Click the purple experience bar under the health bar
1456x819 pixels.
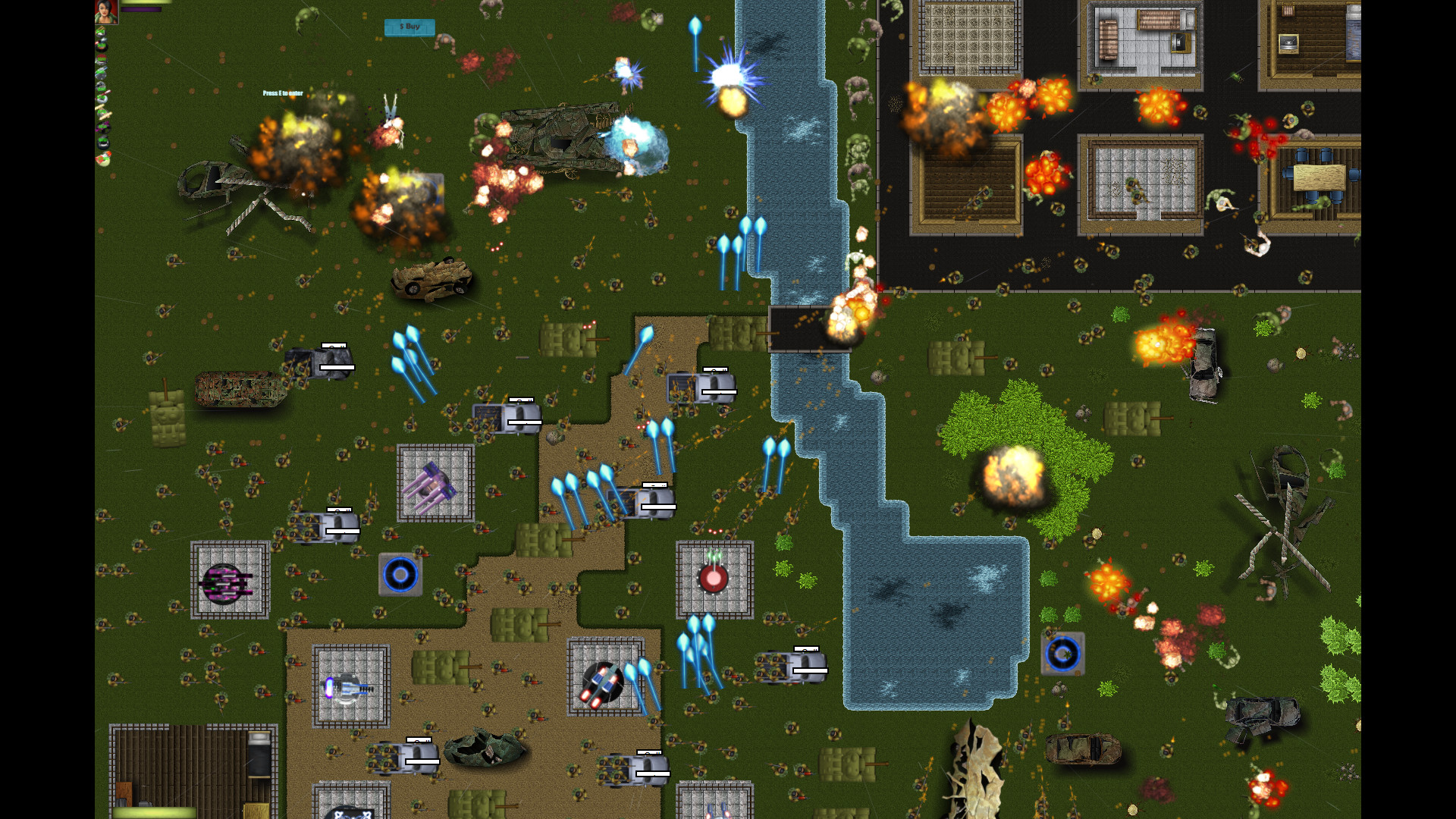click(143, 10)
